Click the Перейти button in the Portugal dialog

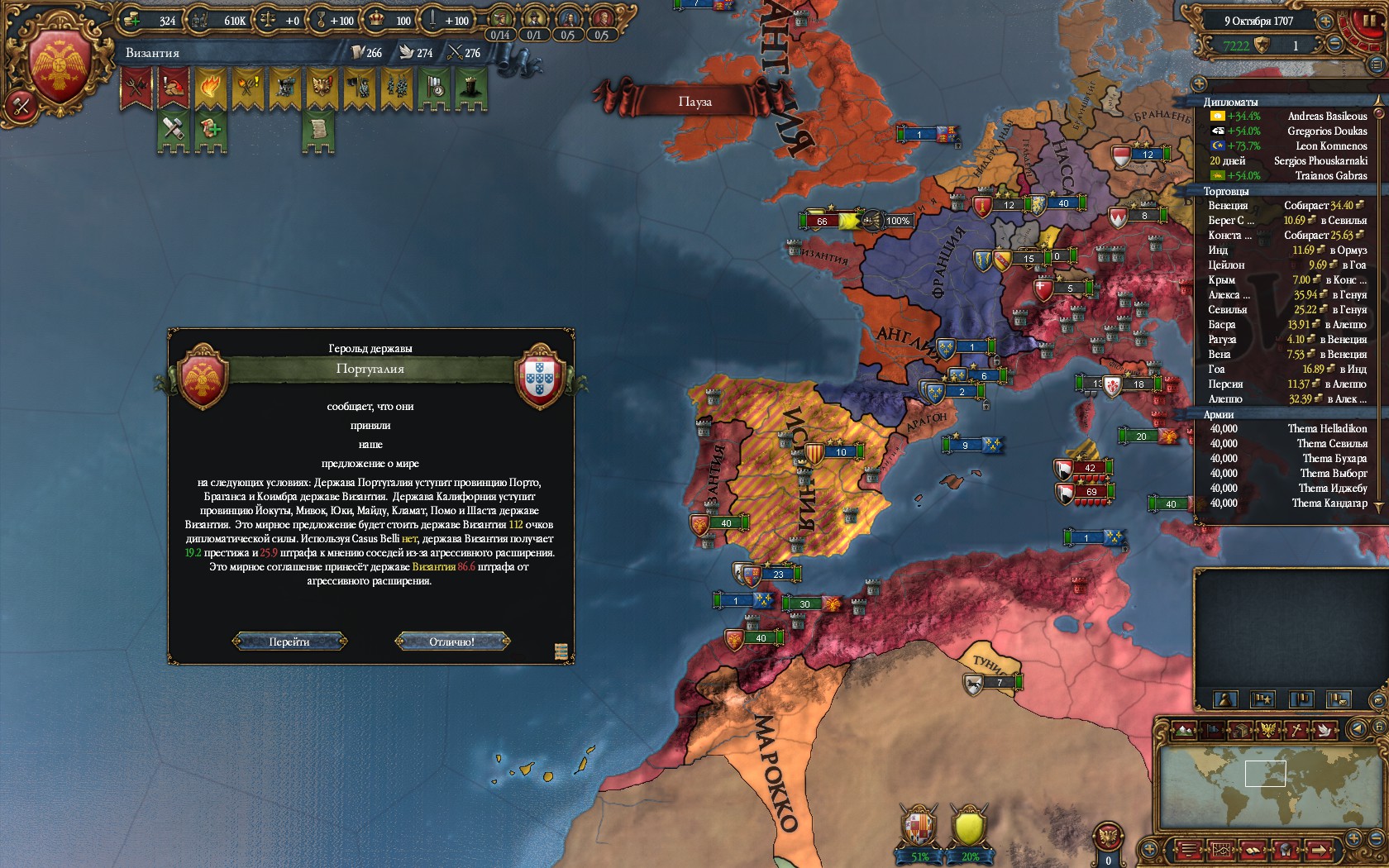click(x=289, y=641)
